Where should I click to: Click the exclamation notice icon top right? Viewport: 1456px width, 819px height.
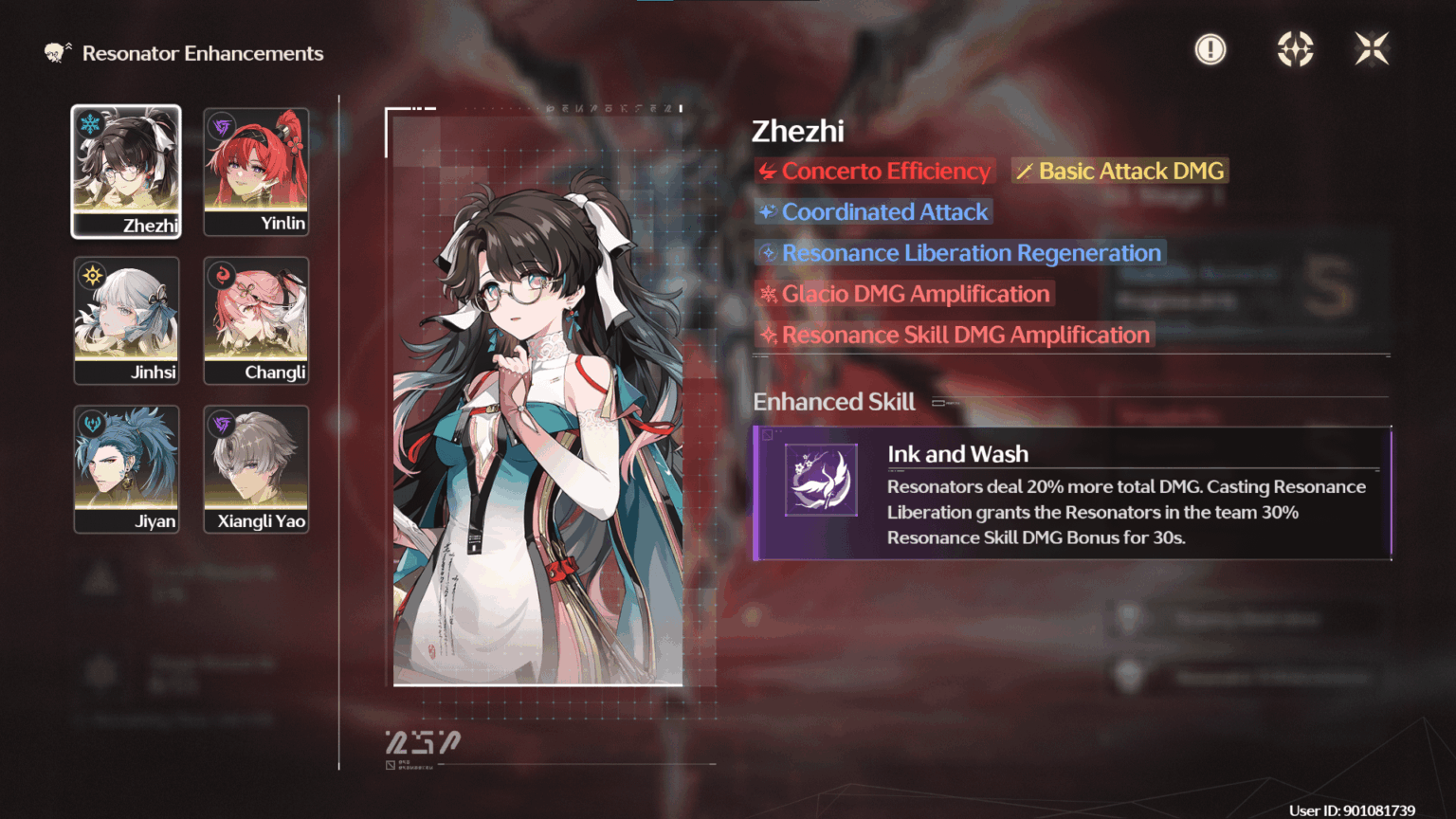pos(1210,48)
